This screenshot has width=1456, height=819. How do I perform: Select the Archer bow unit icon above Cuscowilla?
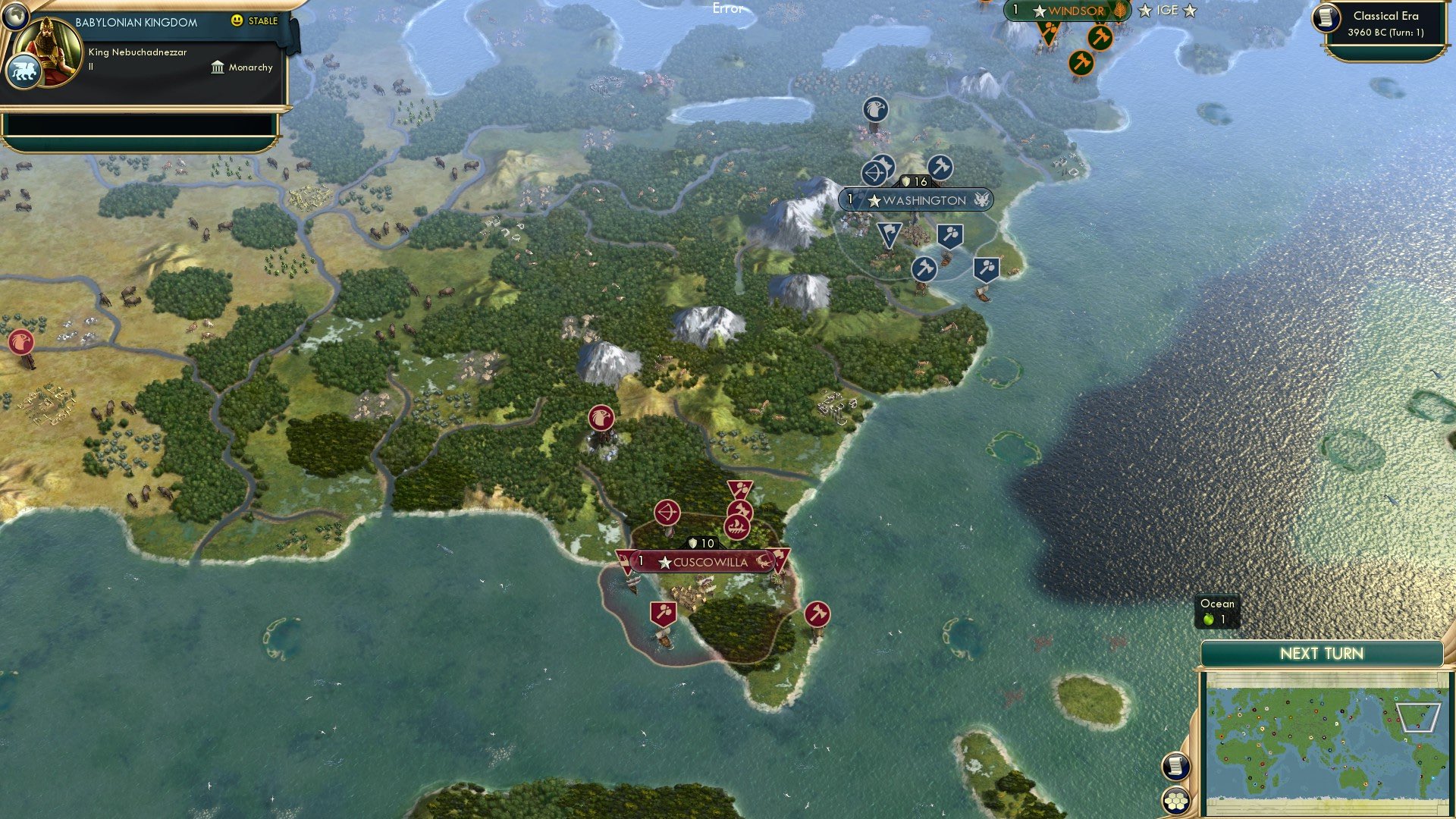pyautogui.click(x=668, y=513)
